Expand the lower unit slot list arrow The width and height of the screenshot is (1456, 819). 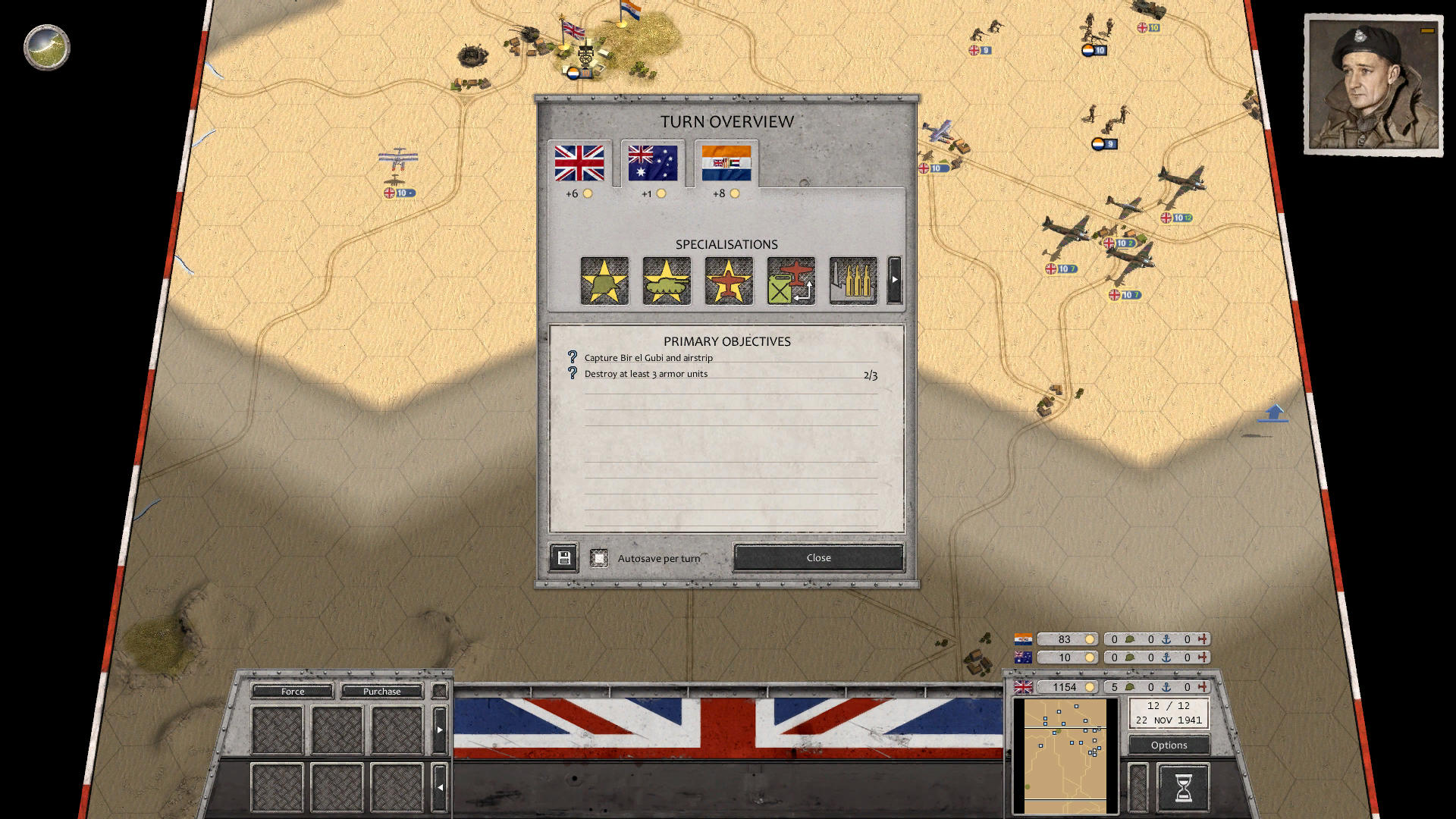click(440, 787)
